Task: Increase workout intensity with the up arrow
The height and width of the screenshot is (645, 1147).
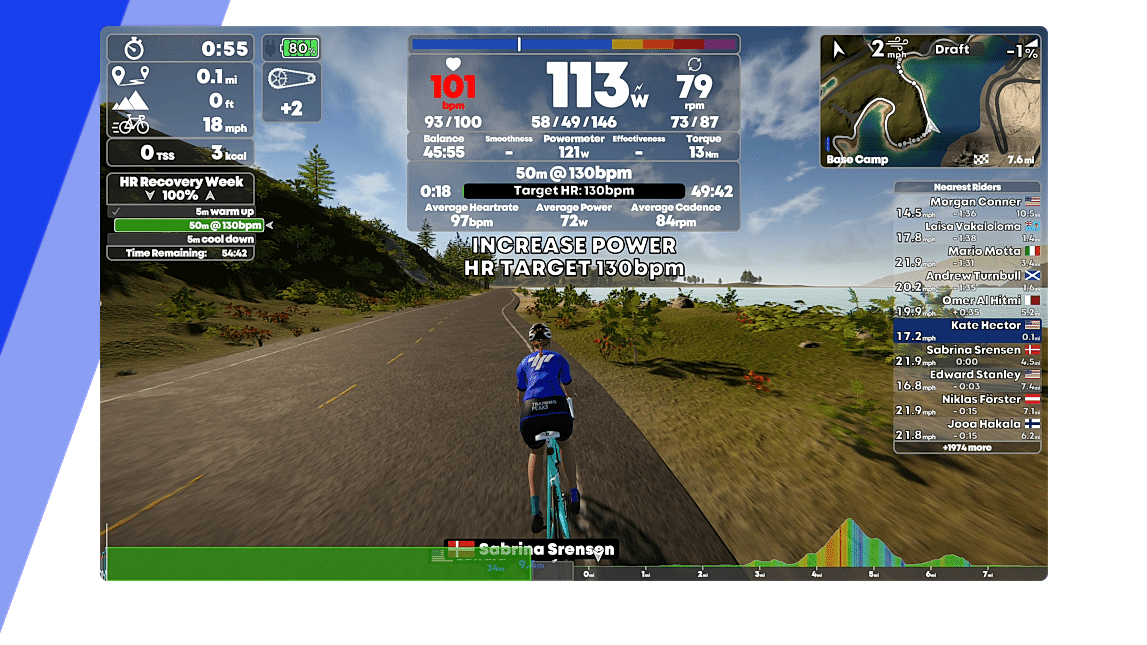Action: tap(210, 196)
